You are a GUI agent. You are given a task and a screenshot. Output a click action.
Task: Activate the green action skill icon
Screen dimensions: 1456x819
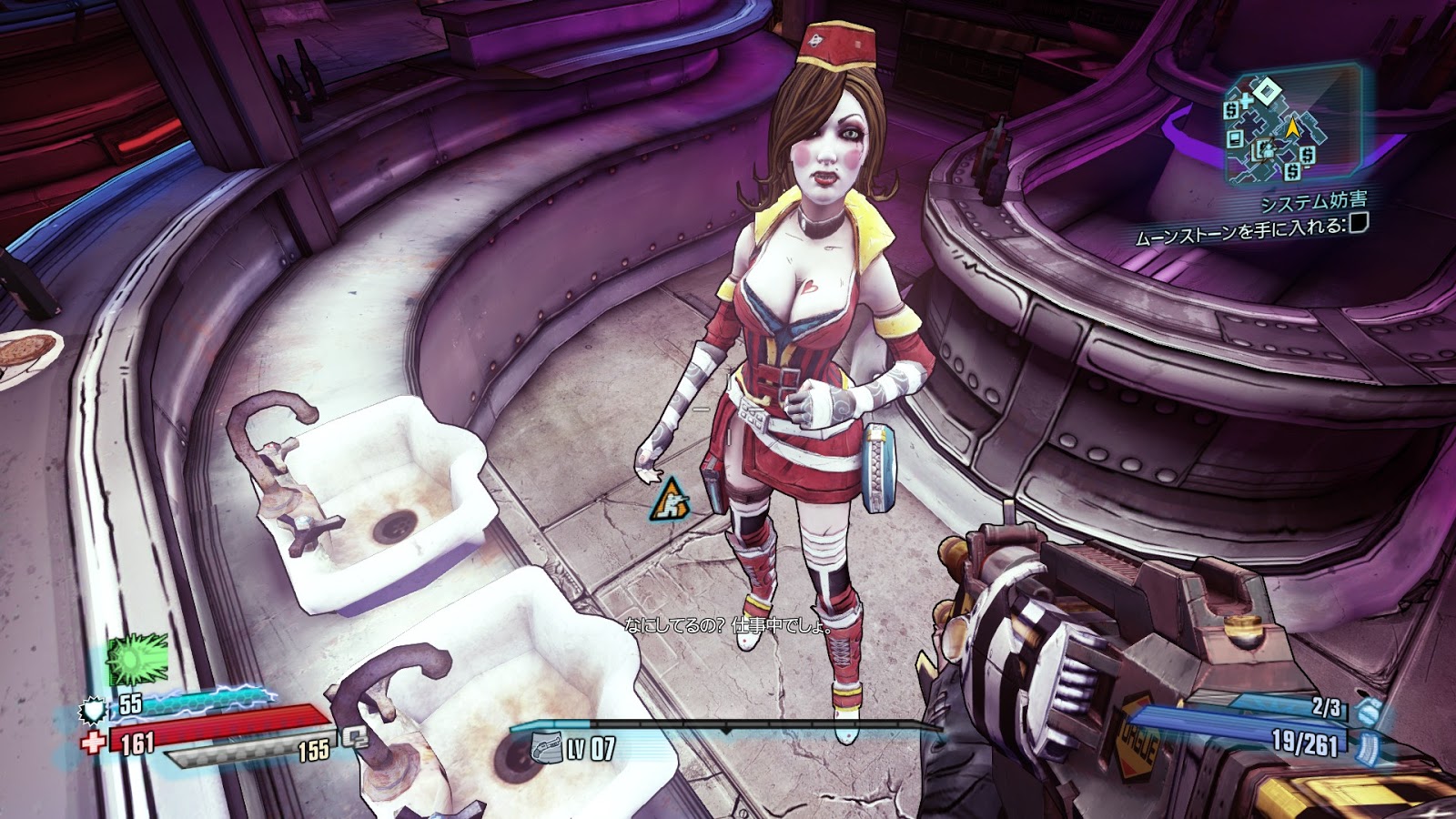[x=138, y=659]
